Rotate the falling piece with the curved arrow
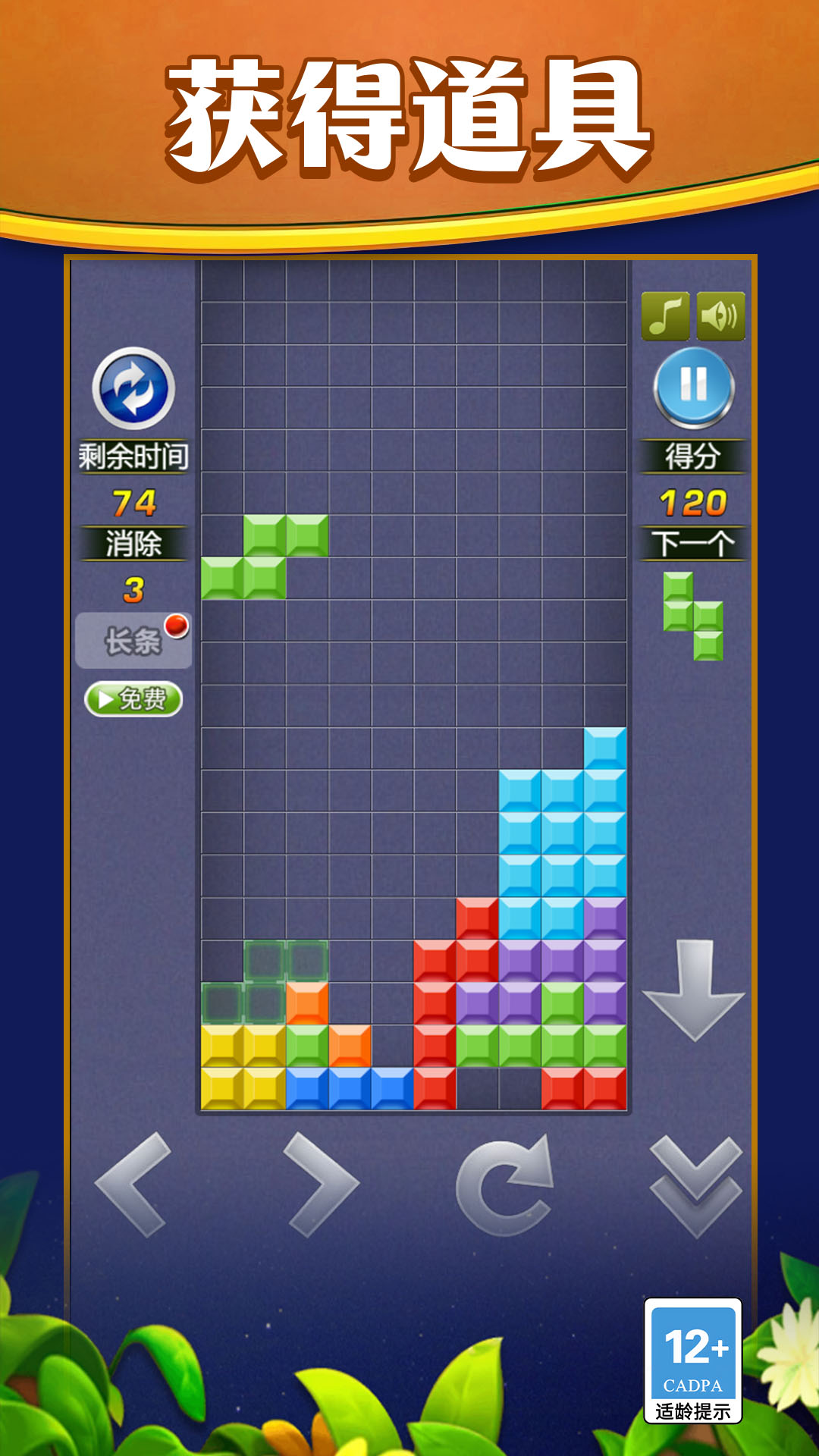Image resolution: width=819 pixels, height=1456 pixels. click(505, 1185)
